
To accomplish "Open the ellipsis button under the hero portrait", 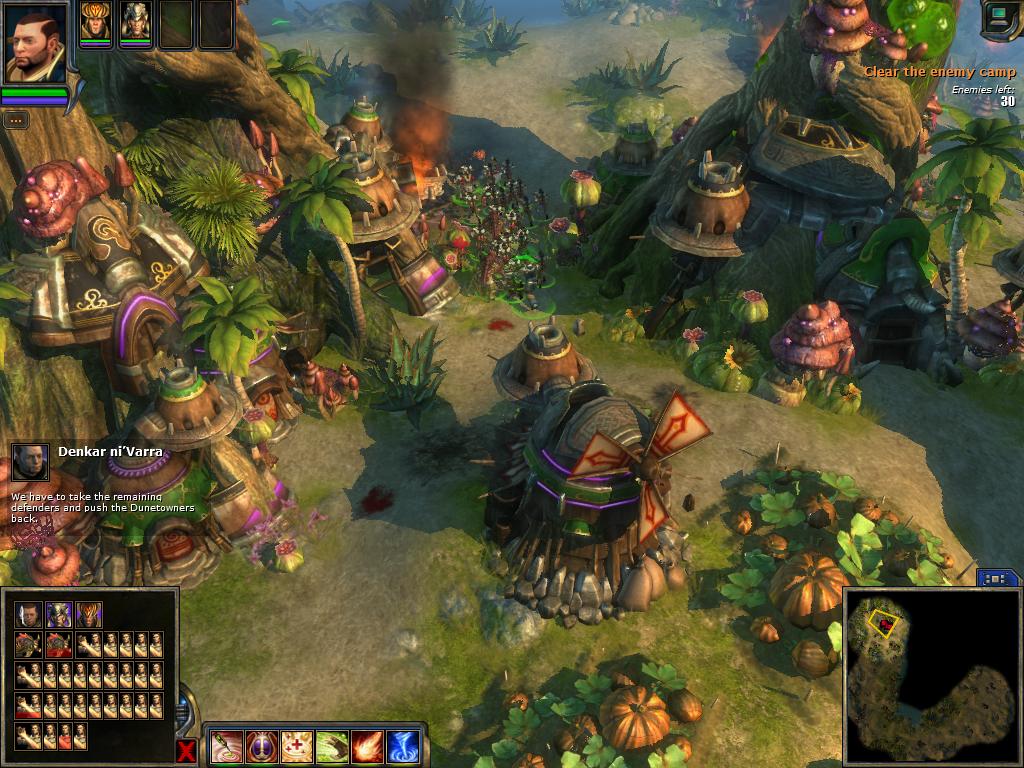I will coord(15,120).
